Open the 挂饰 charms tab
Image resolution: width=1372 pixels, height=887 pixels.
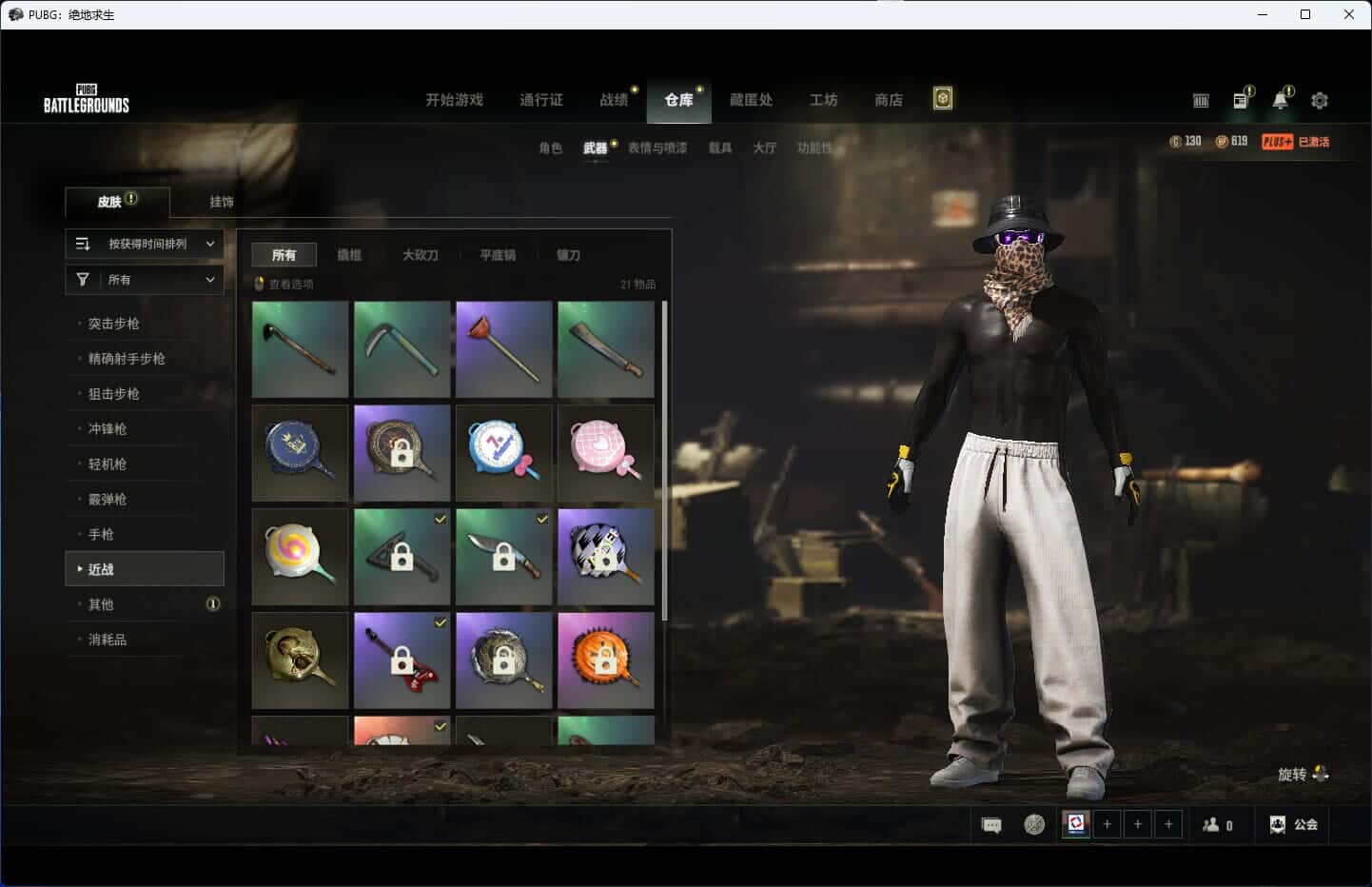click(222, 202)
